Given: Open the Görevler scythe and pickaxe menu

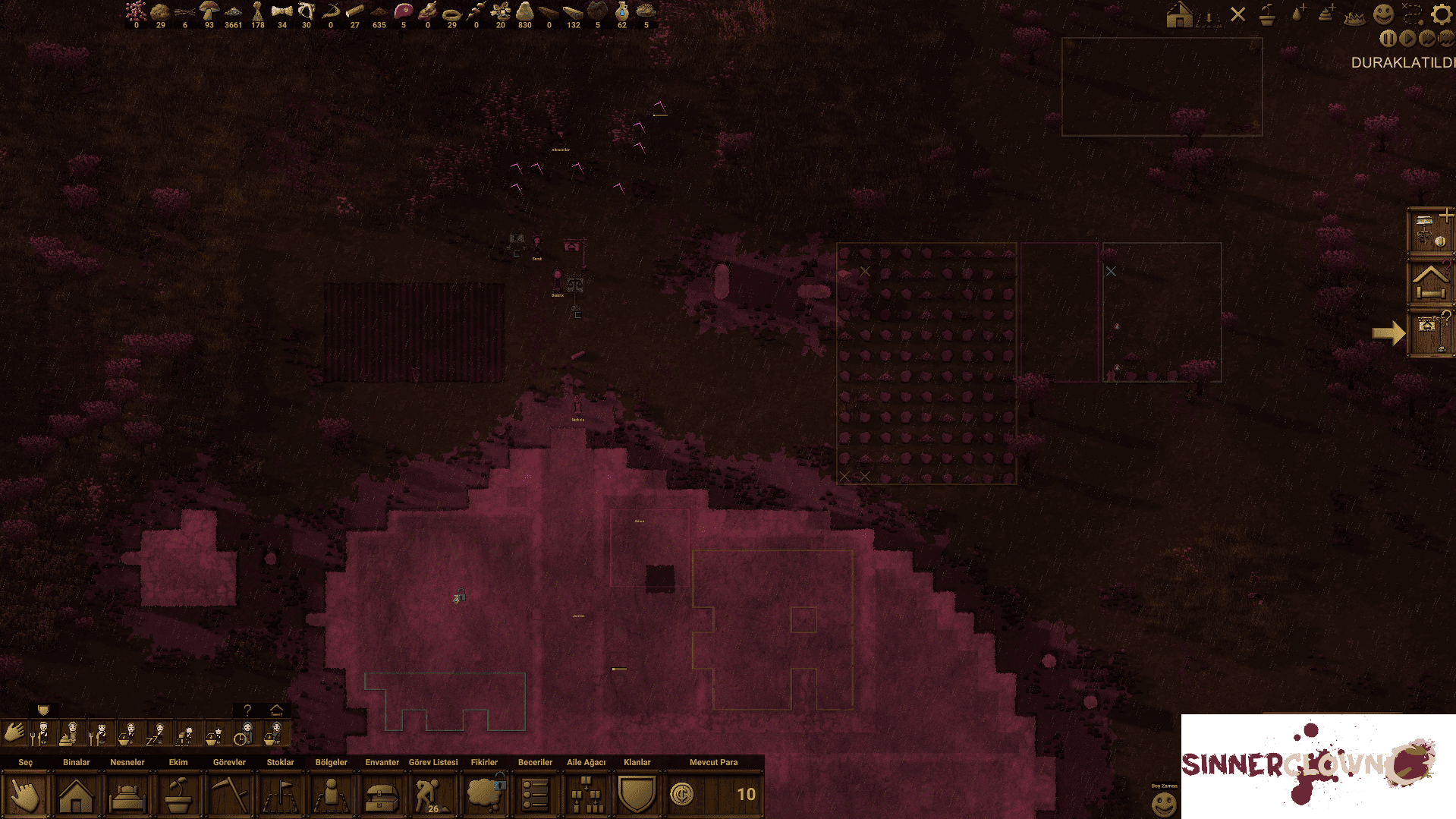Looking at the screenshot, I should pyautogui.click(x=229, y=795).
